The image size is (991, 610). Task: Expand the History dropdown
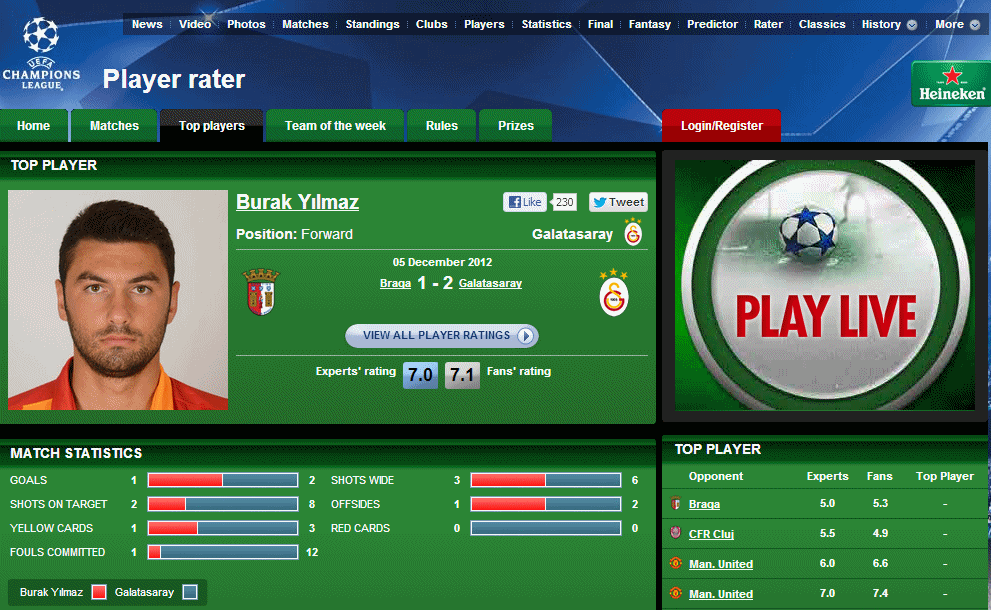[x=889, y=24]
